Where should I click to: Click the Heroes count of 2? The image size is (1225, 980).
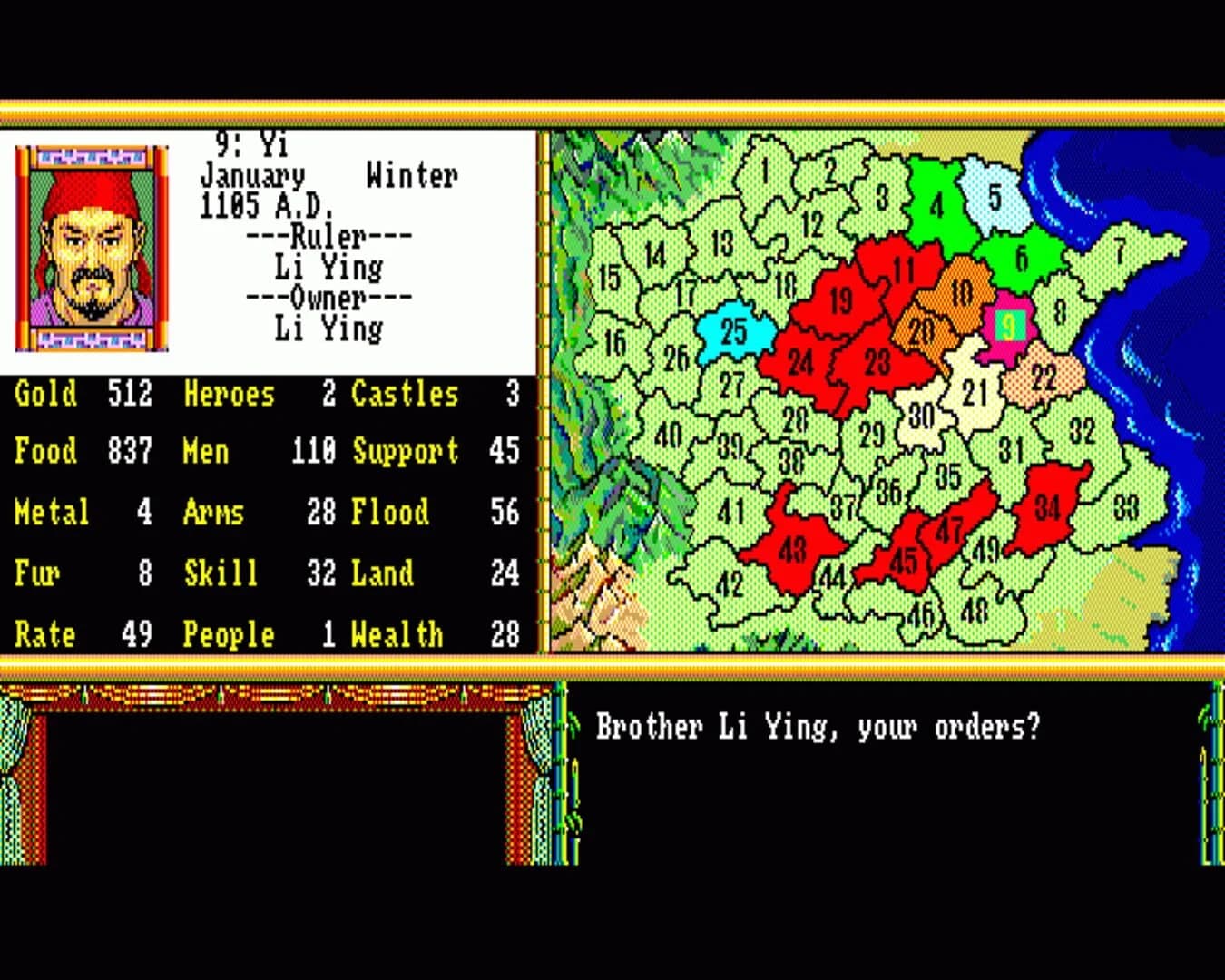[329, 394]
